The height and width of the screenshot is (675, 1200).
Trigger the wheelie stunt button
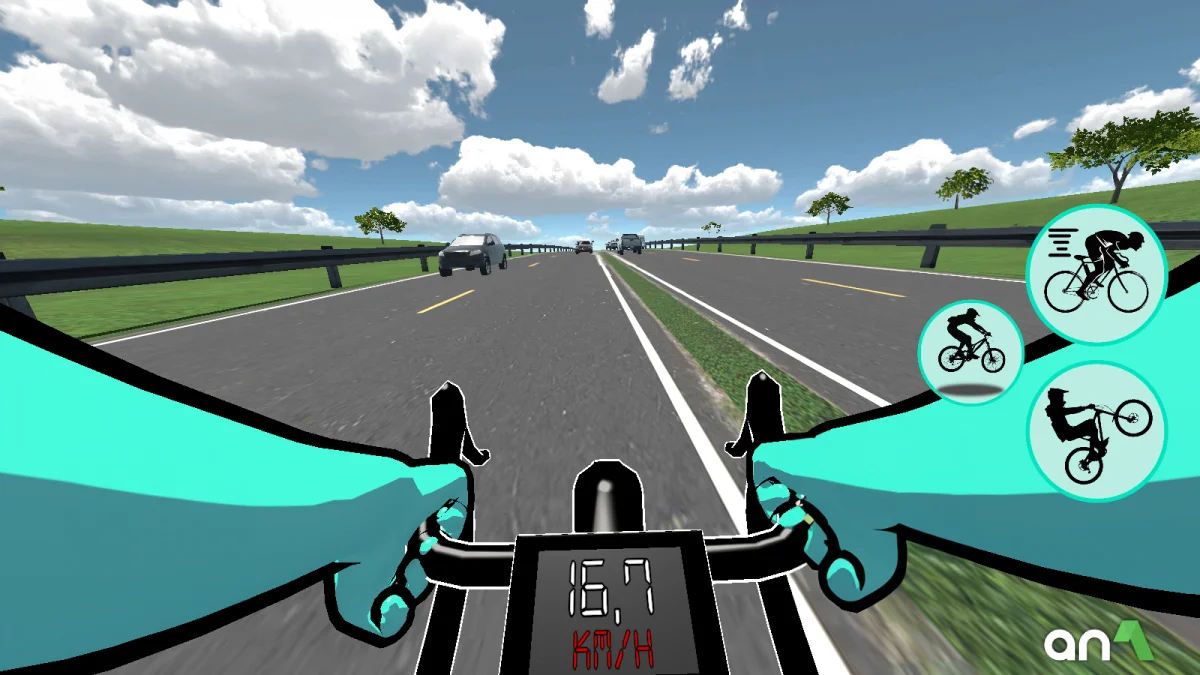1096,431
